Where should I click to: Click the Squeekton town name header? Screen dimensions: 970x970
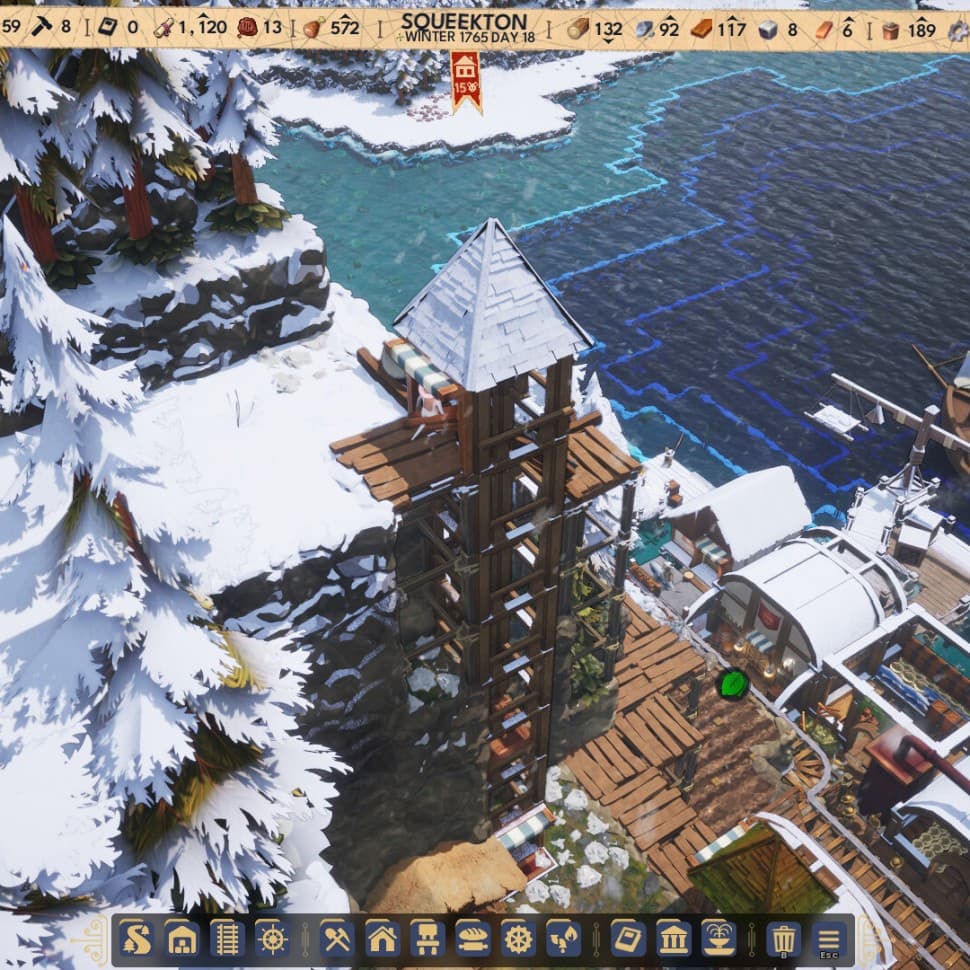[x=463, y=22]
